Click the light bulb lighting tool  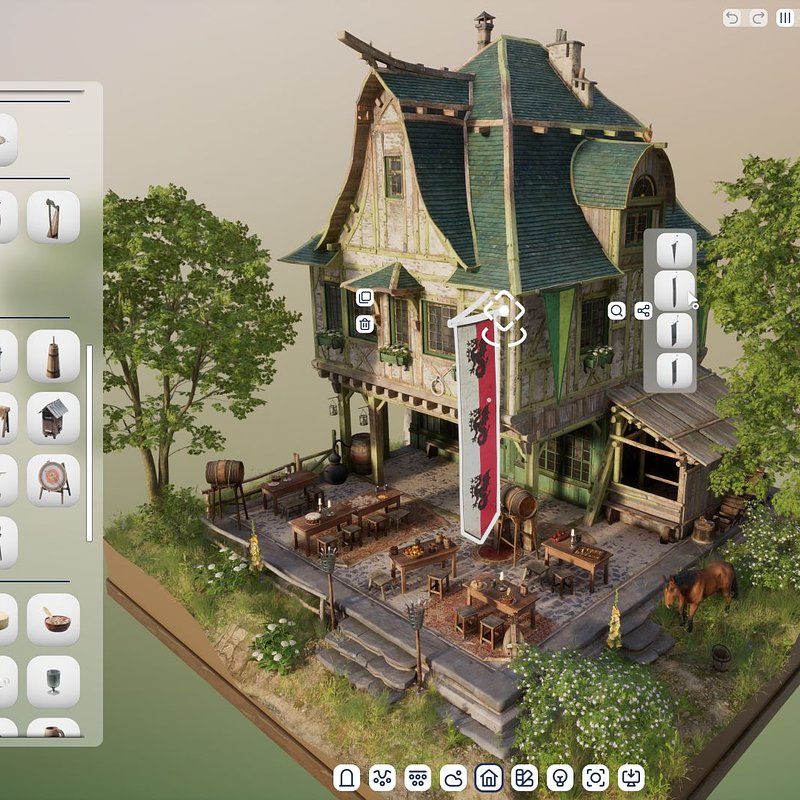tap(561, 777)
